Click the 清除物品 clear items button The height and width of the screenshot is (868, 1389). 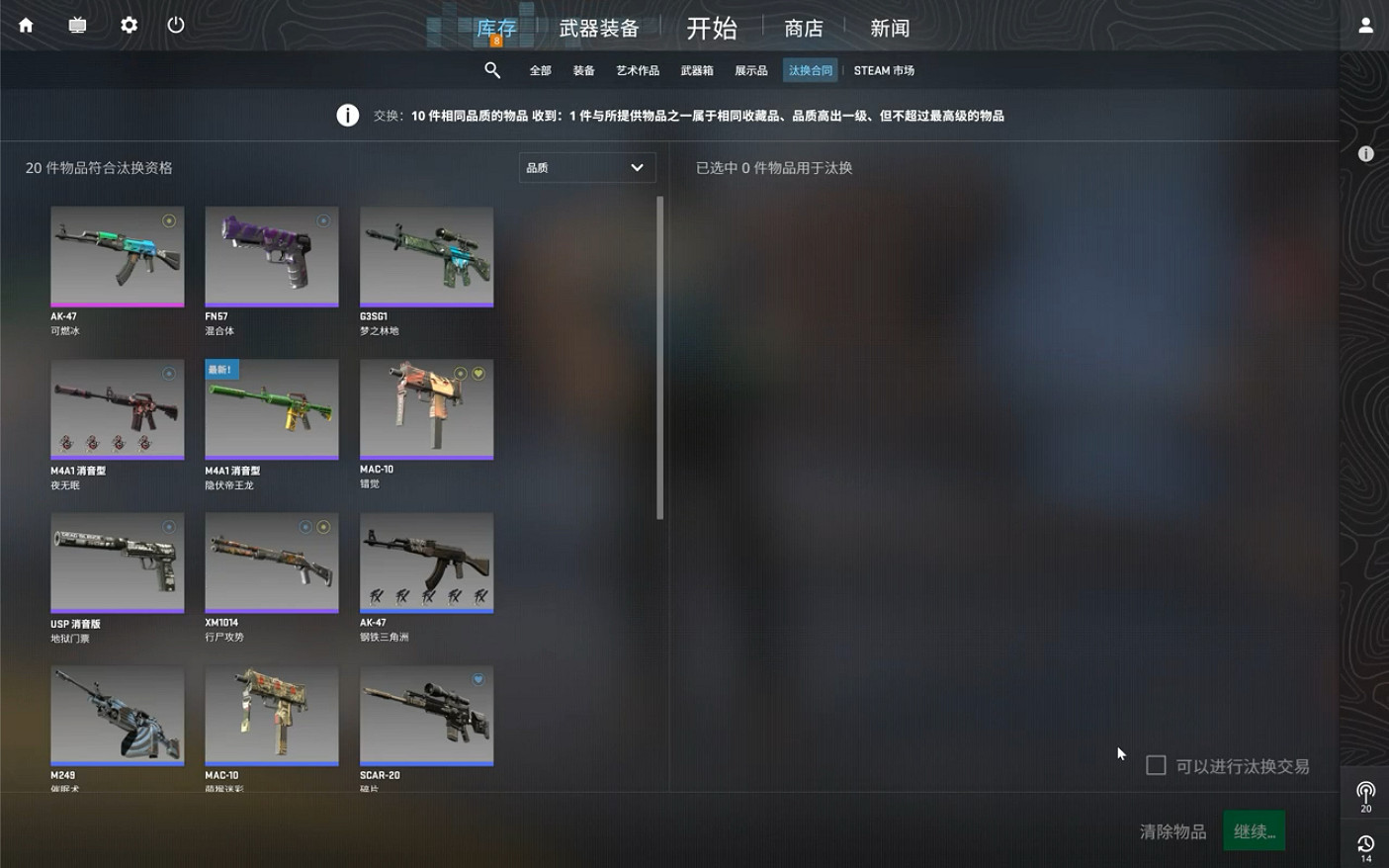pyautogui.click(x=1172, y=830)
